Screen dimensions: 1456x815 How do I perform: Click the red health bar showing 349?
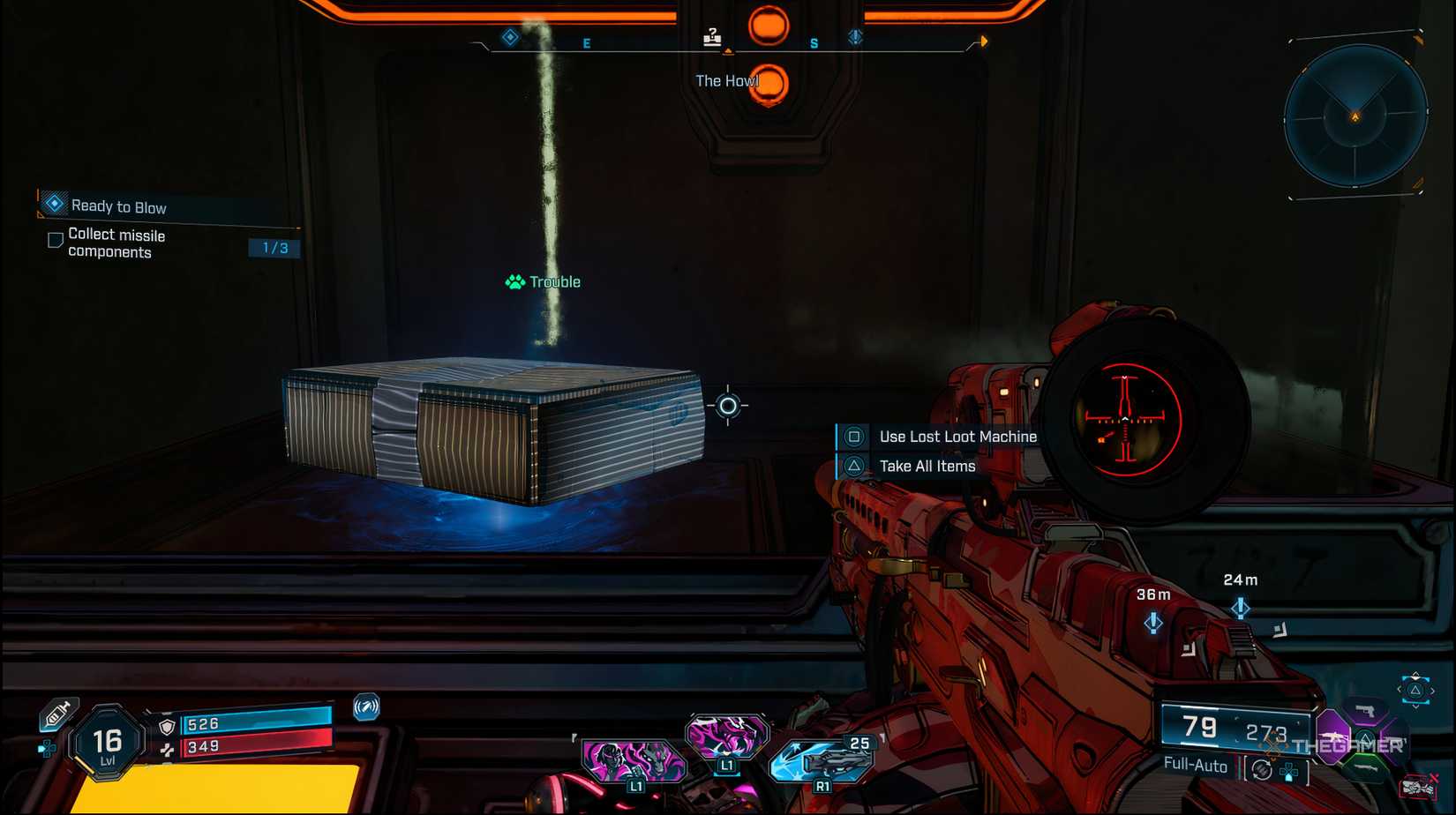(257, 744)
